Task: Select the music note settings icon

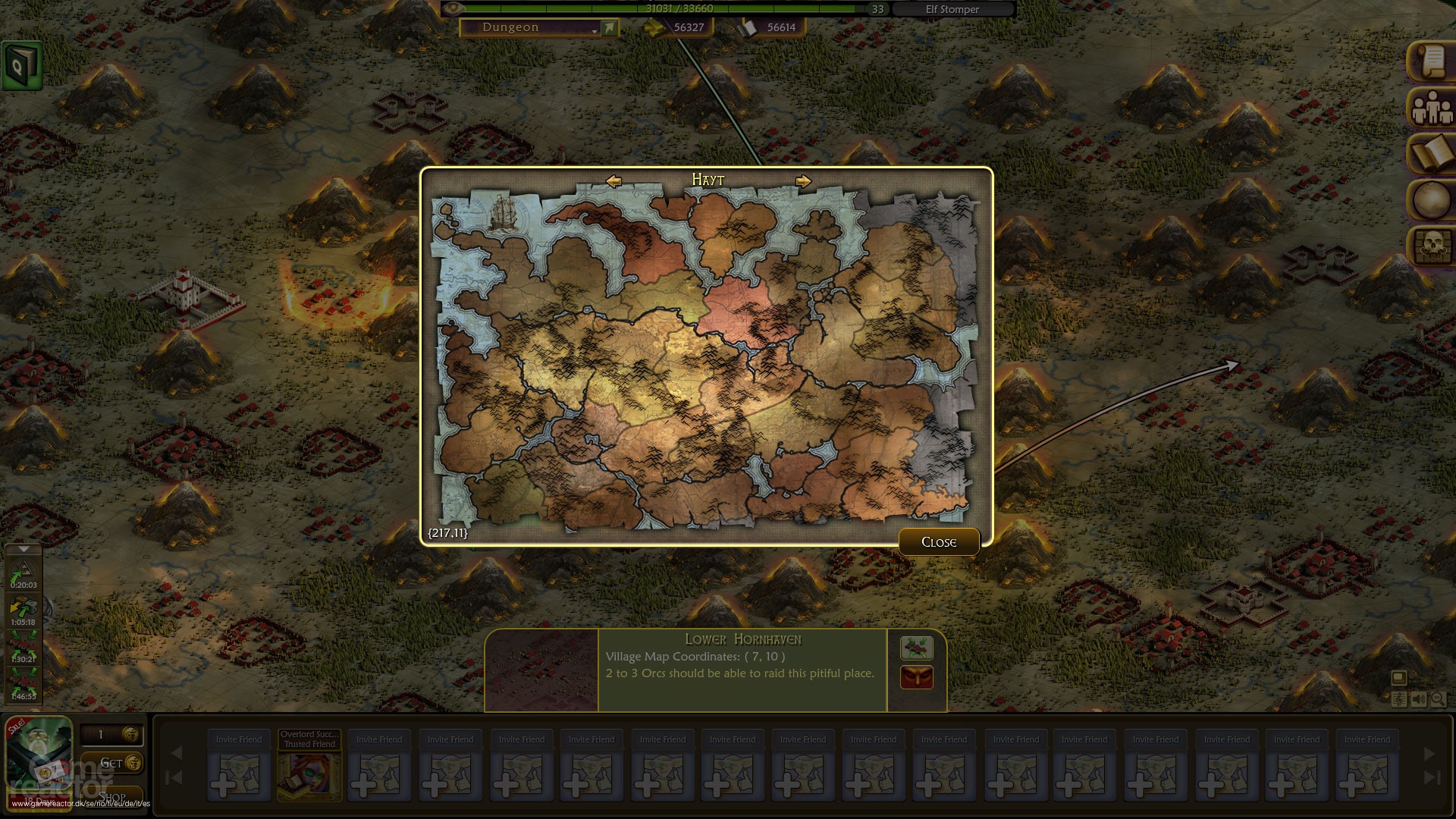Action: pyautogui.click(x=1400, y=699)
